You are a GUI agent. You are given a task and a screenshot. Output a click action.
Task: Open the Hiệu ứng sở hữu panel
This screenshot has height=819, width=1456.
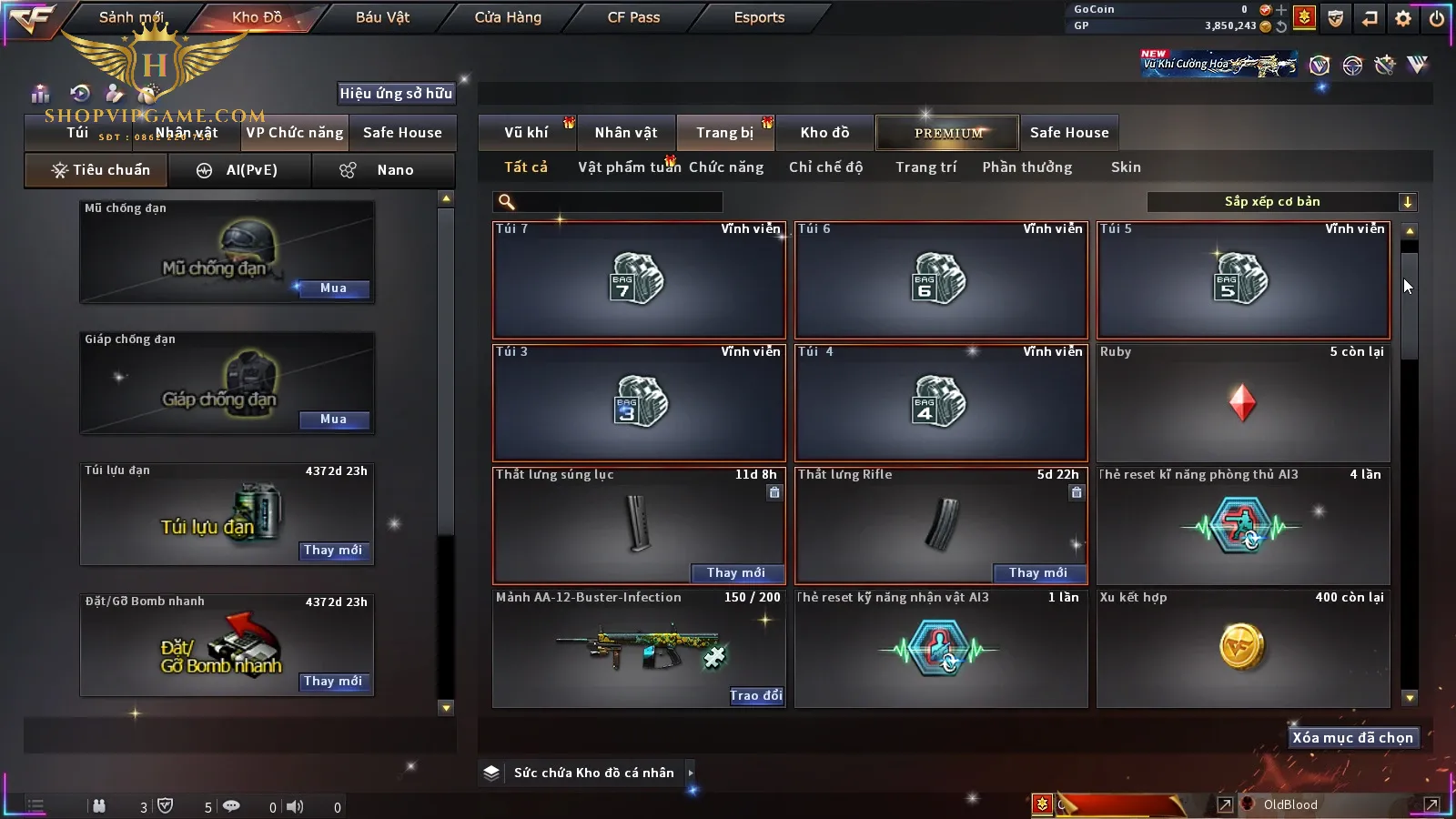396,93
